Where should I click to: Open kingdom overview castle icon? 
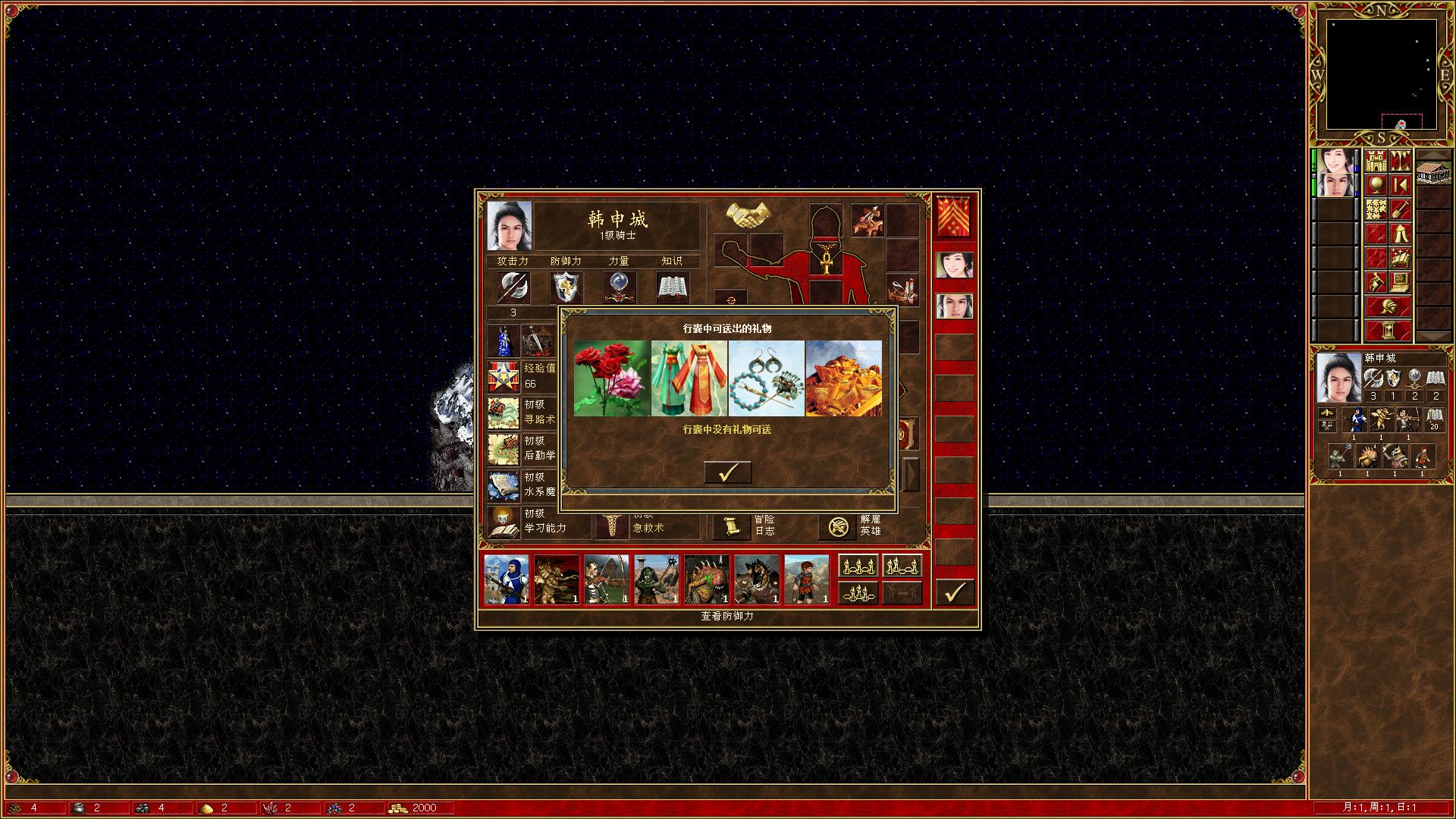point(1375,162)
